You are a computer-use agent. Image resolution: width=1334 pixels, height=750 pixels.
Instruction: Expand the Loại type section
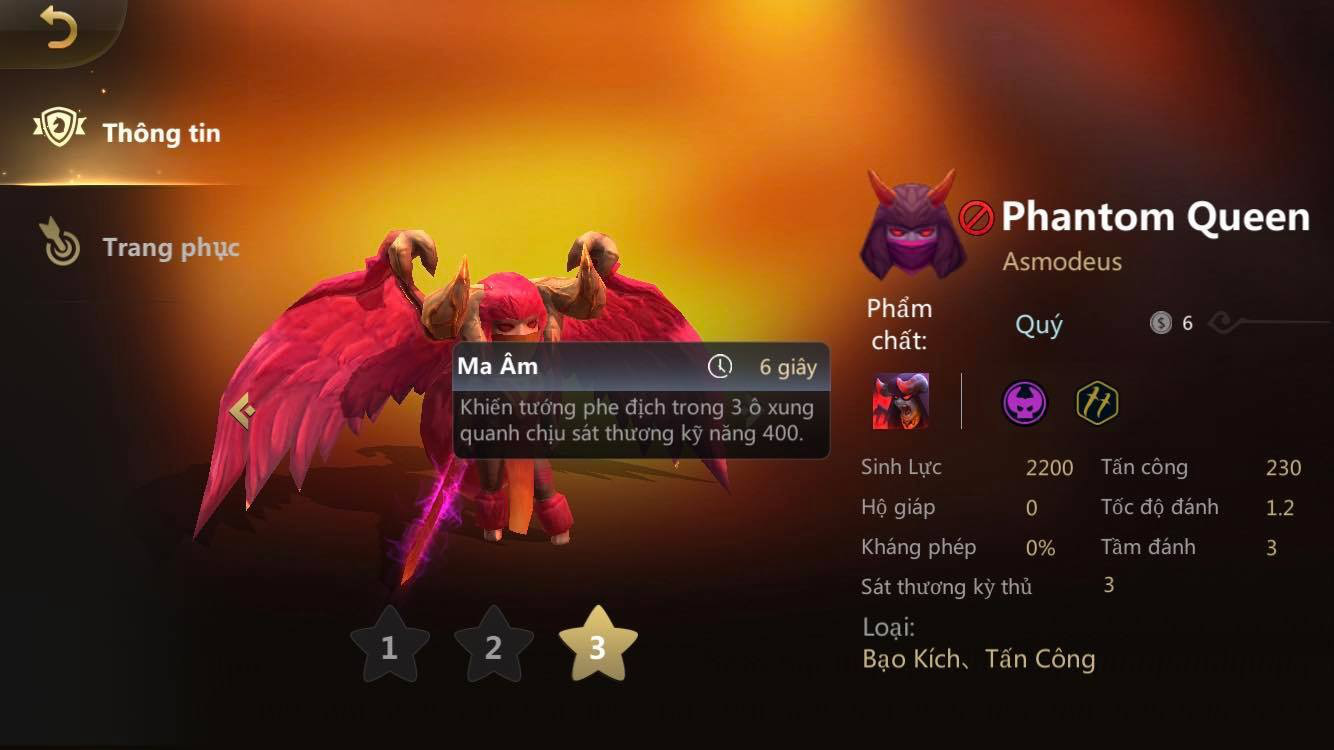pos(889,628)
